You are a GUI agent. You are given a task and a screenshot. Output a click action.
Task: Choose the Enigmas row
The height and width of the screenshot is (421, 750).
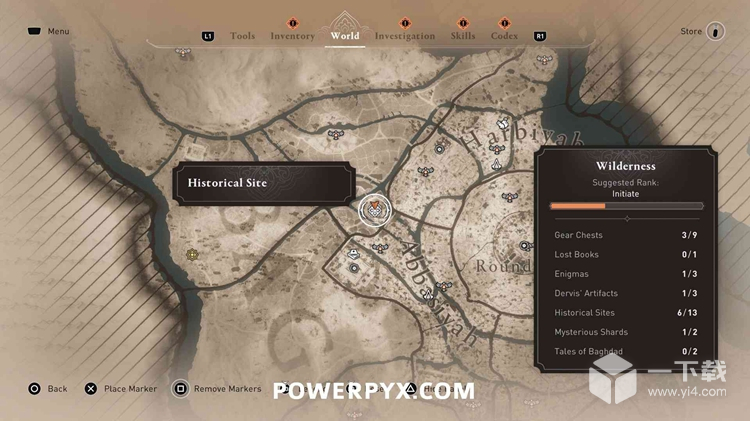626,274
